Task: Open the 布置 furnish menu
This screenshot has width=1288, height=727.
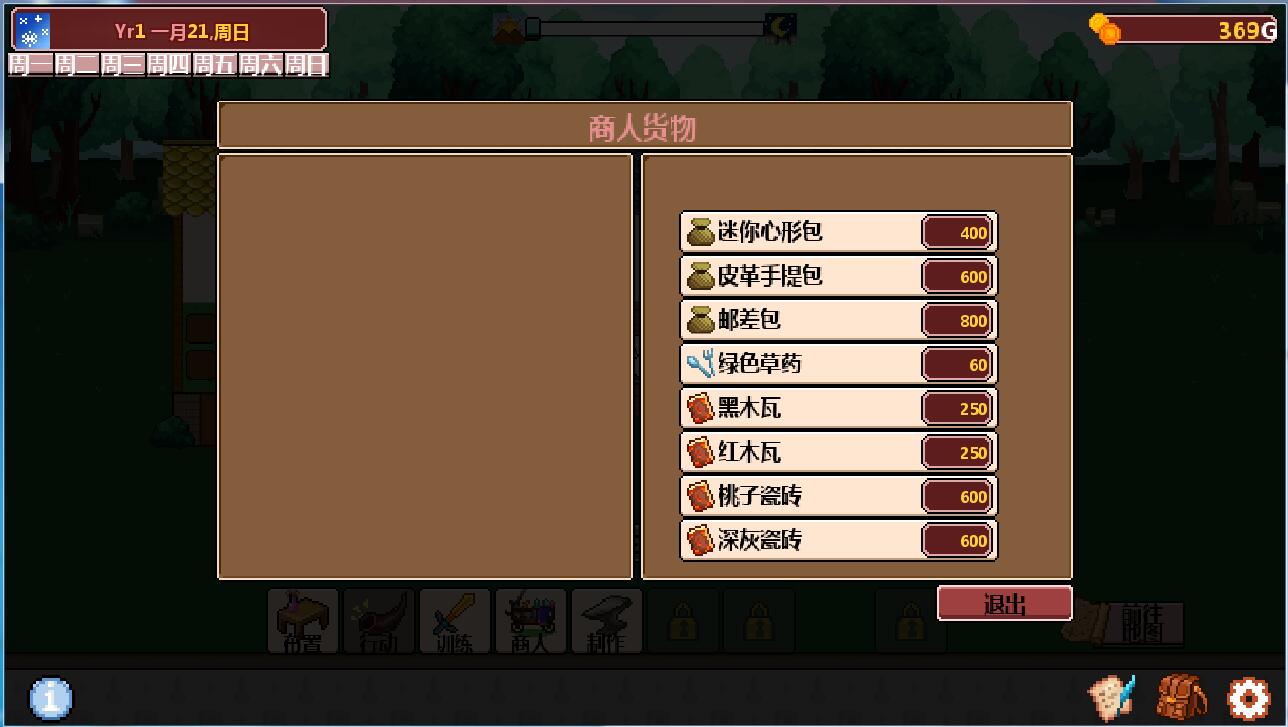Action: click(x=303, y=621)
